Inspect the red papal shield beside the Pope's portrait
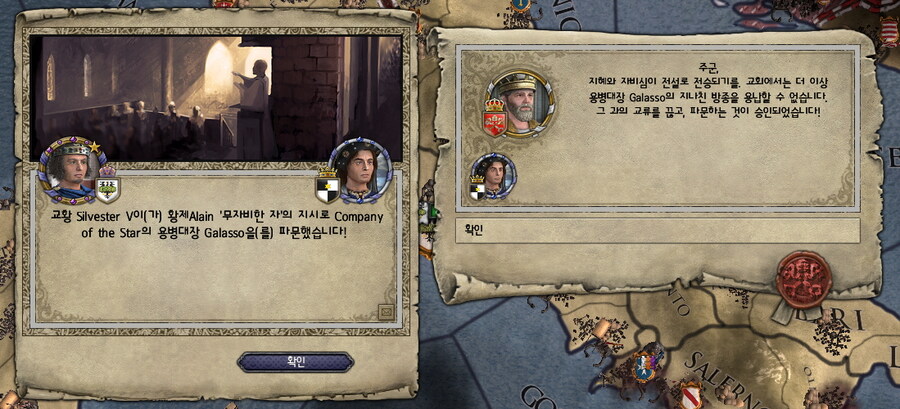The width and height of the screenshot is (900, 409). (494, 119)
